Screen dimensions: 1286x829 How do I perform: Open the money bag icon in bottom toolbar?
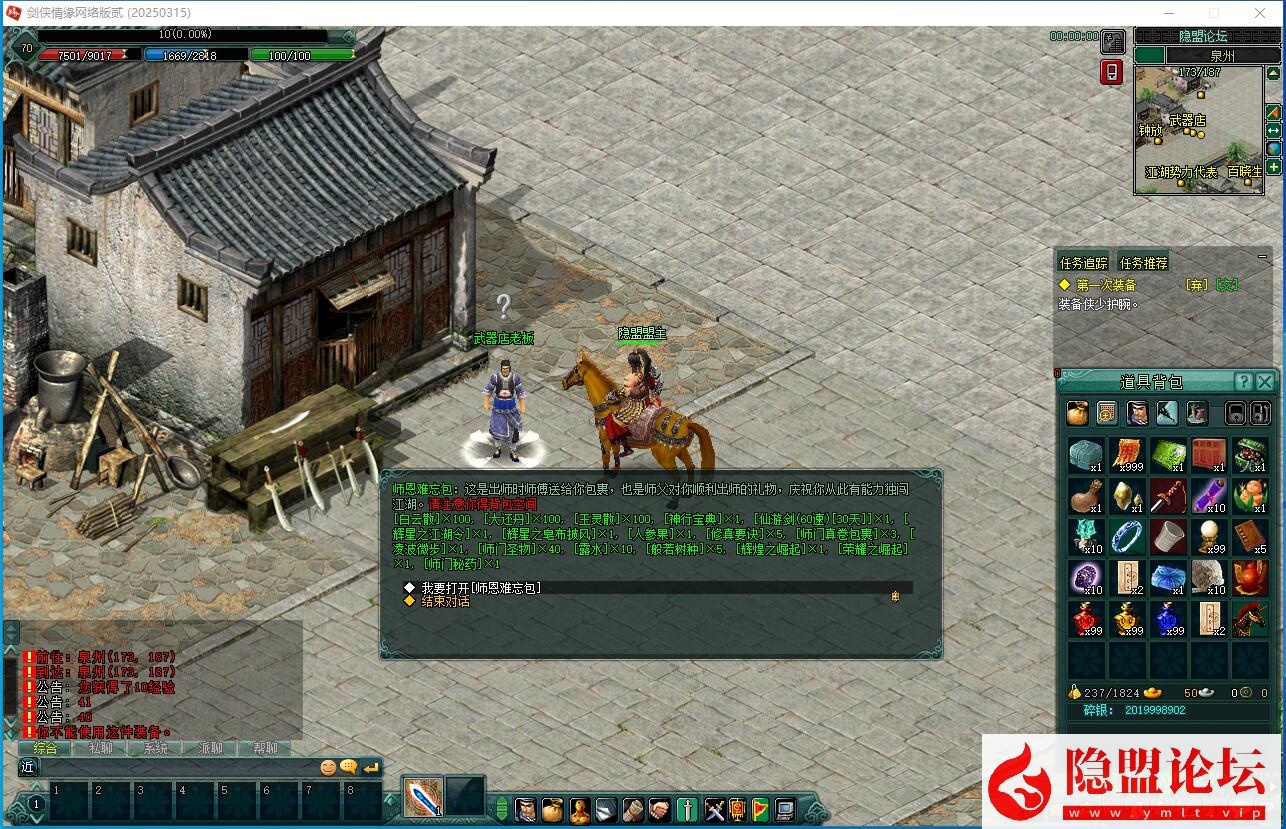point(553,808)
